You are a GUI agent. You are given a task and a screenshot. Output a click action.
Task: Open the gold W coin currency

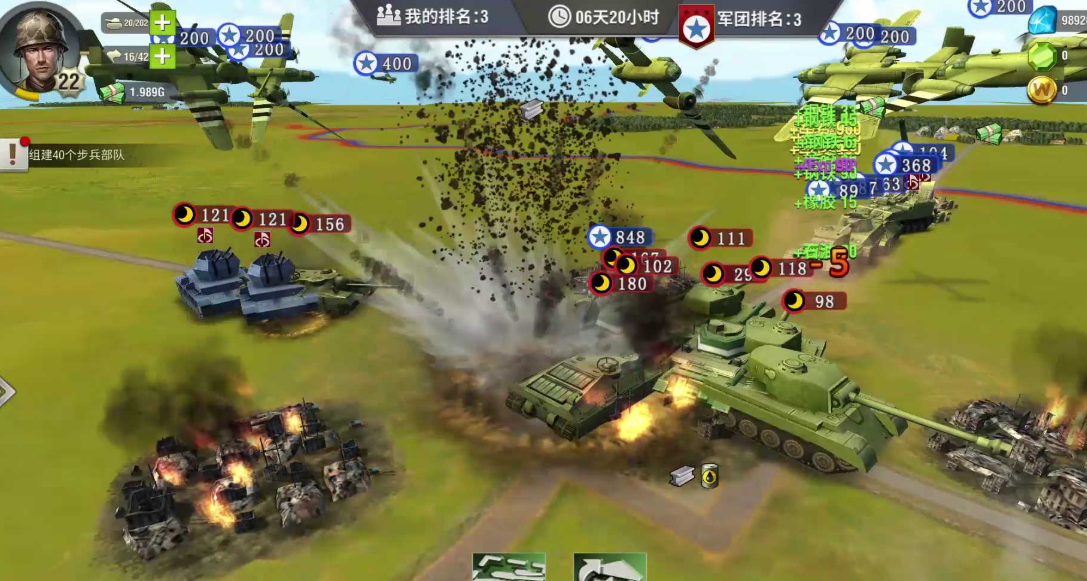click(1041, 91)
